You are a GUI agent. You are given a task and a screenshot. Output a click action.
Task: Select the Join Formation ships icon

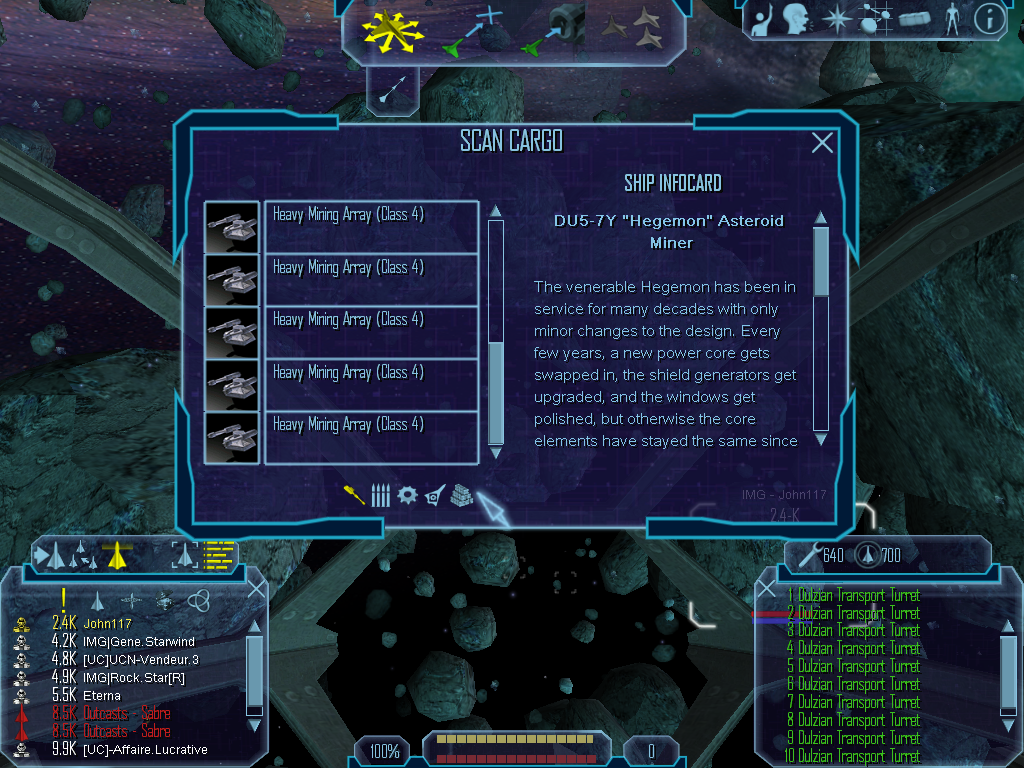[x=638, y=30]
